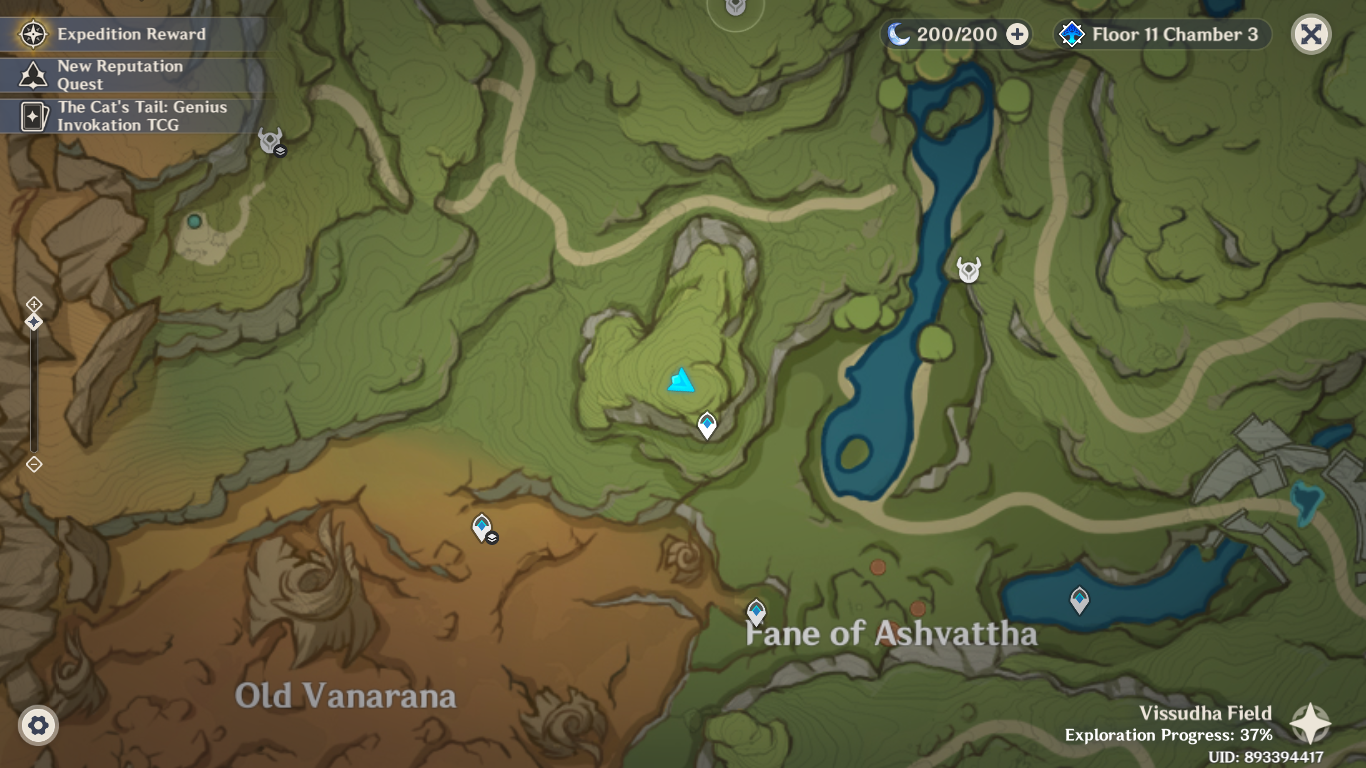1366x768 pixels.
Task: Click the Original Resin moon icon
Action: pos(897,33)
